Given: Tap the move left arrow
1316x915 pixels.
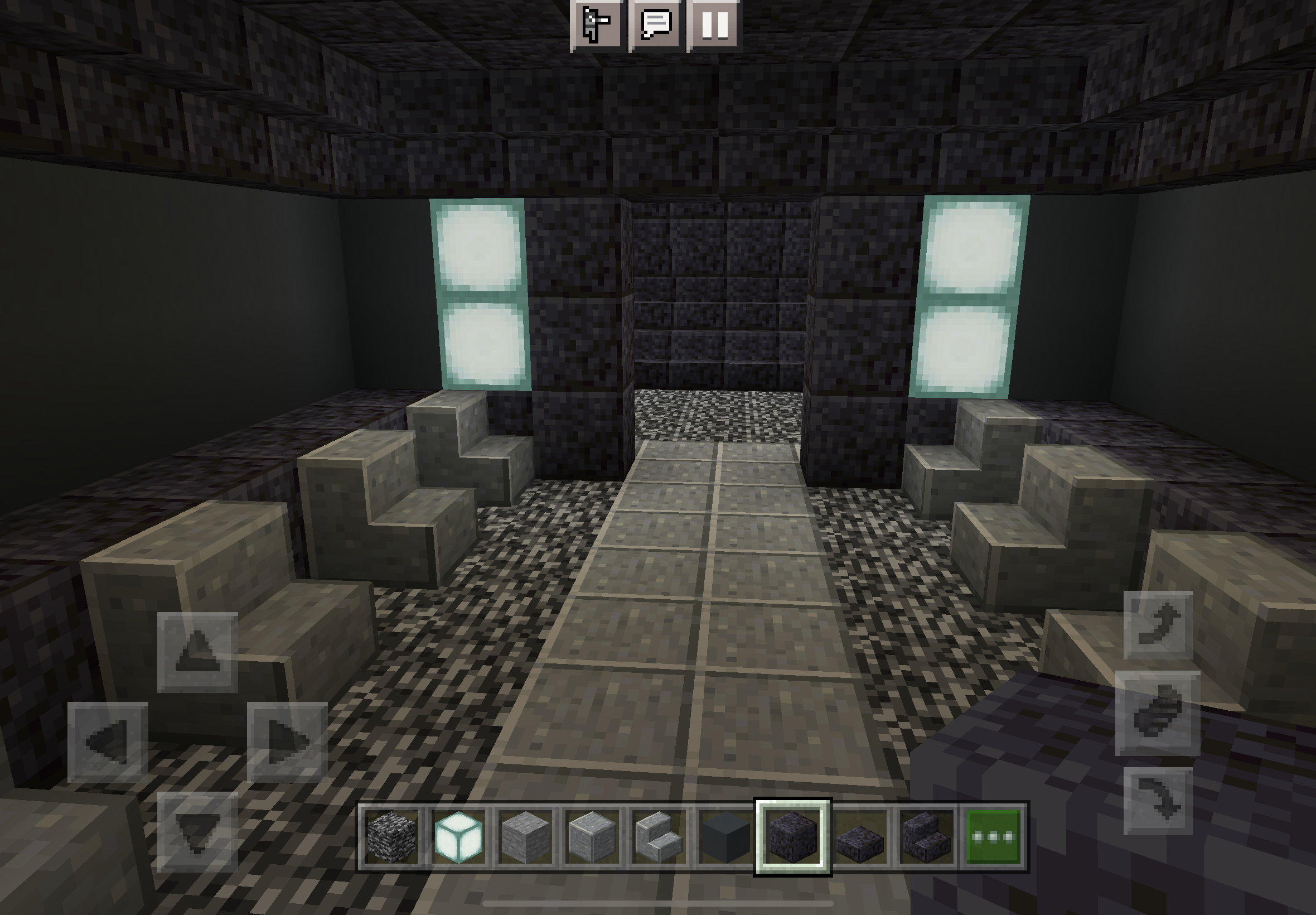Looking at the screenshot, I should 108,742.
